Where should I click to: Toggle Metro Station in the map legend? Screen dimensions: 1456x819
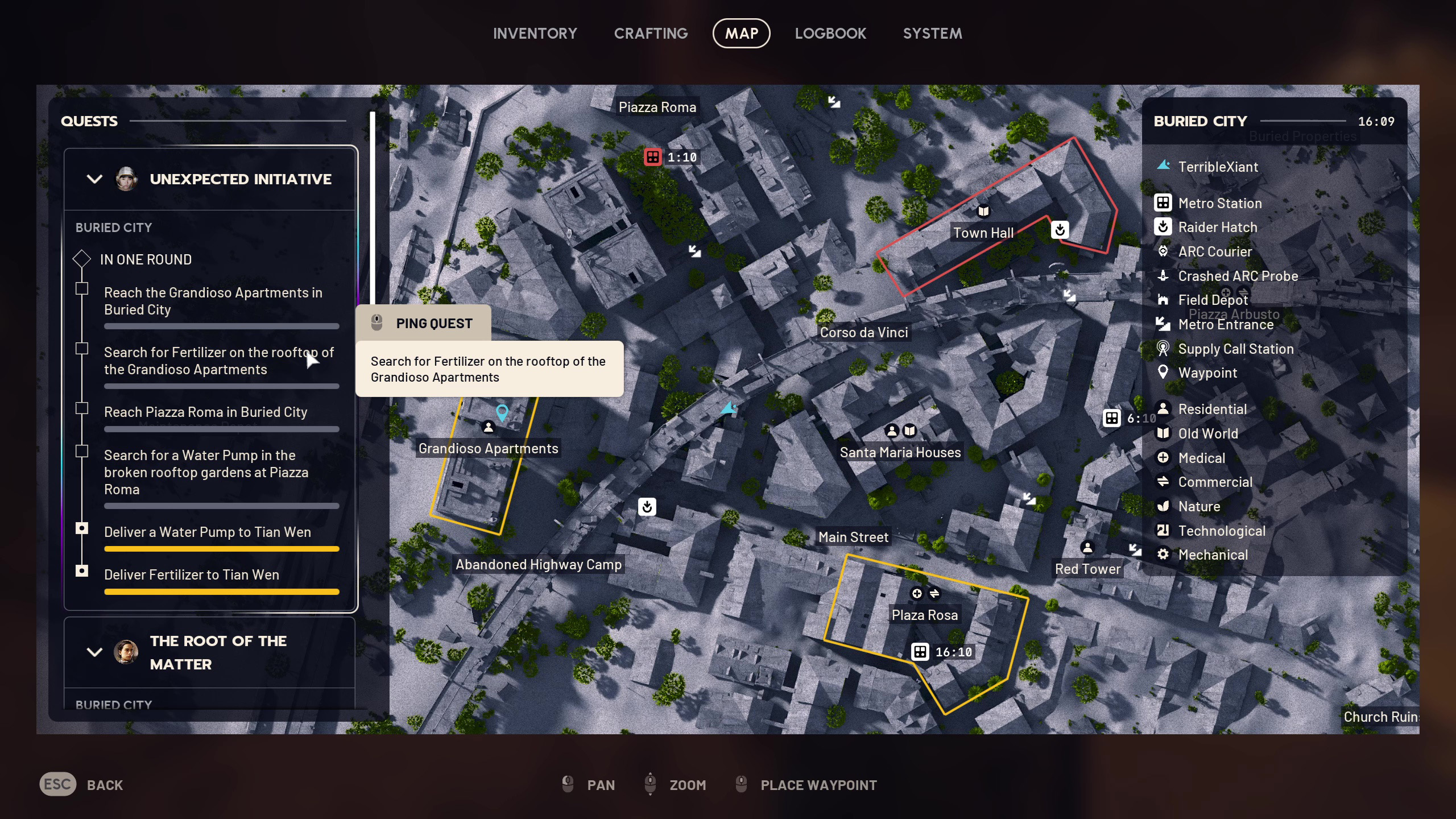click(x=1219, y=203)
